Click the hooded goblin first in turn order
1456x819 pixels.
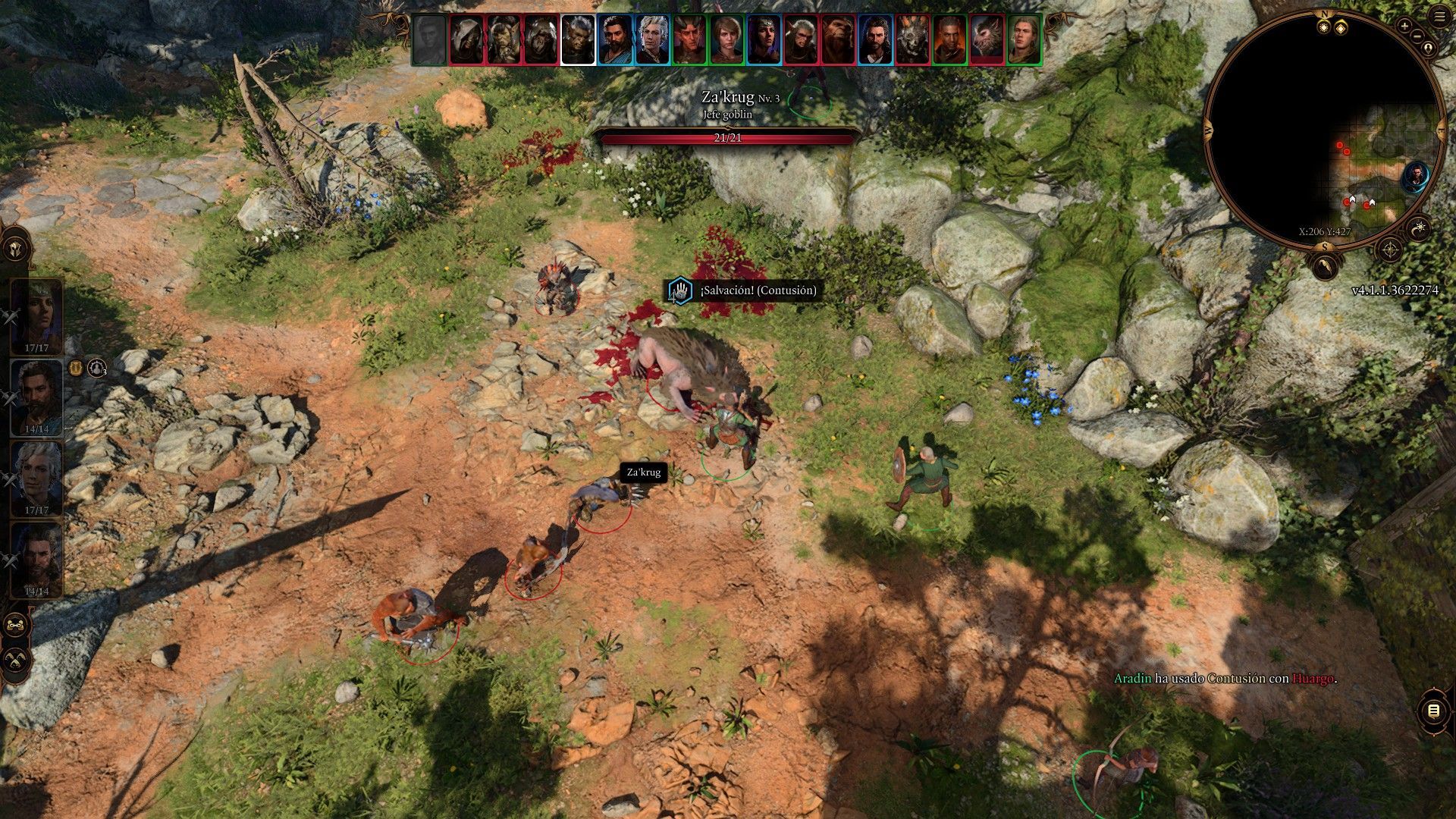pyautogui.click(x=466, y=39)
